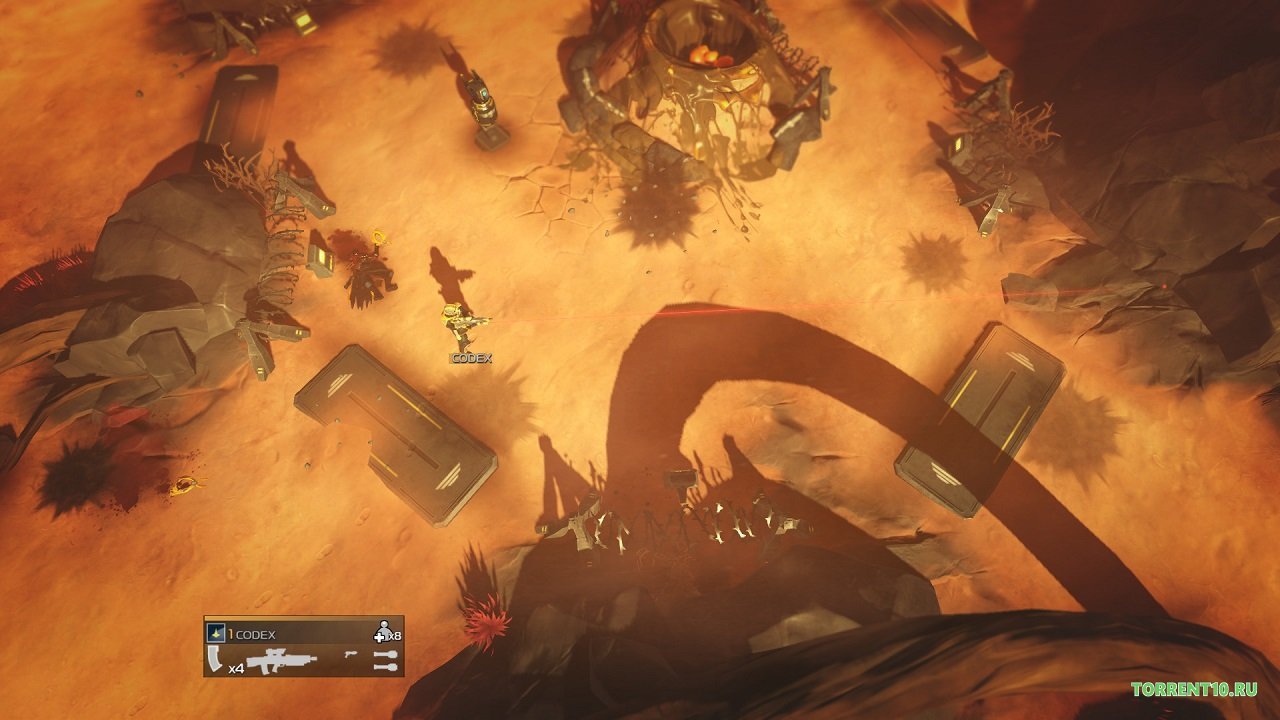
Task: Click the CODEX nameplate above the Helldiver
Action: (x=469, y=356)
